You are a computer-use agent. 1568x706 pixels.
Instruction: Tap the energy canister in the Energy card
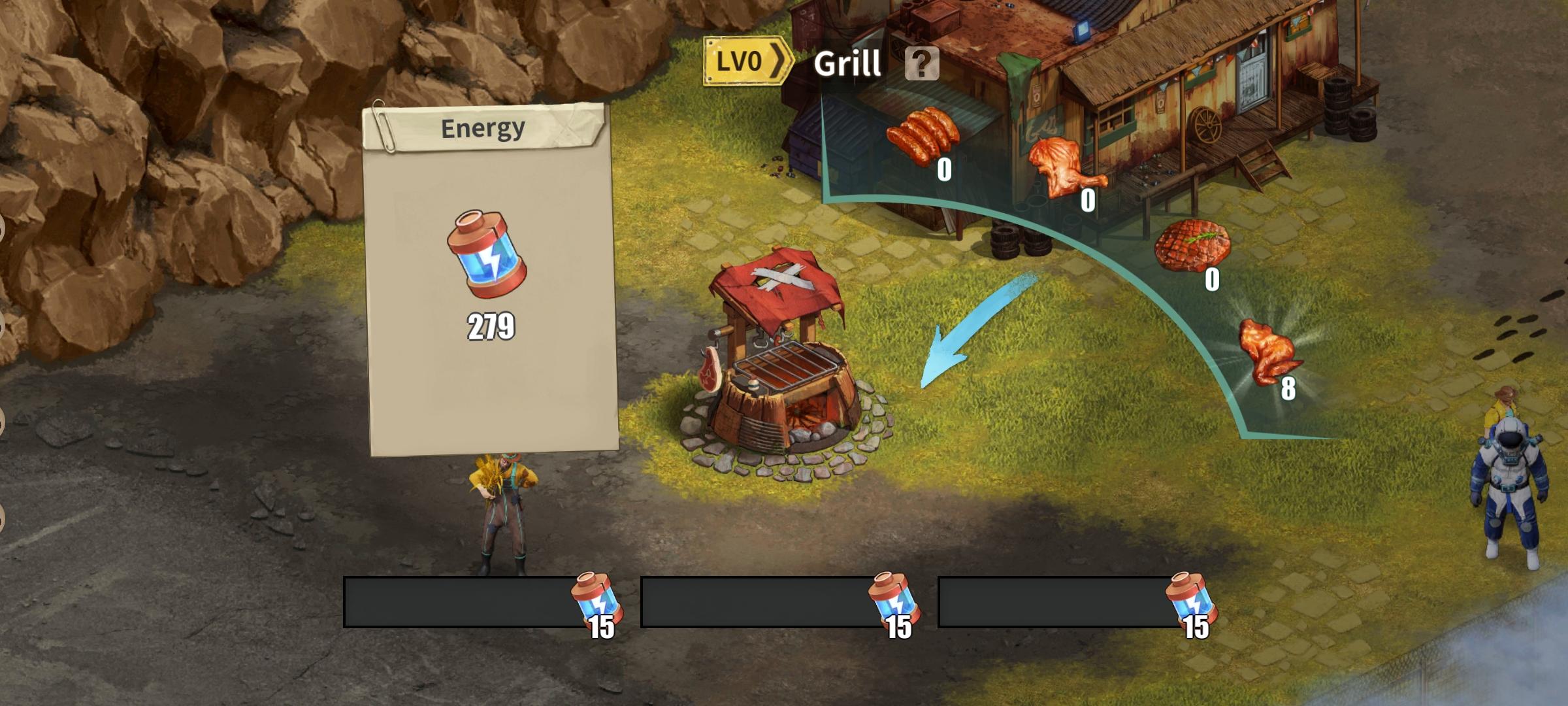tap(487, 254)
